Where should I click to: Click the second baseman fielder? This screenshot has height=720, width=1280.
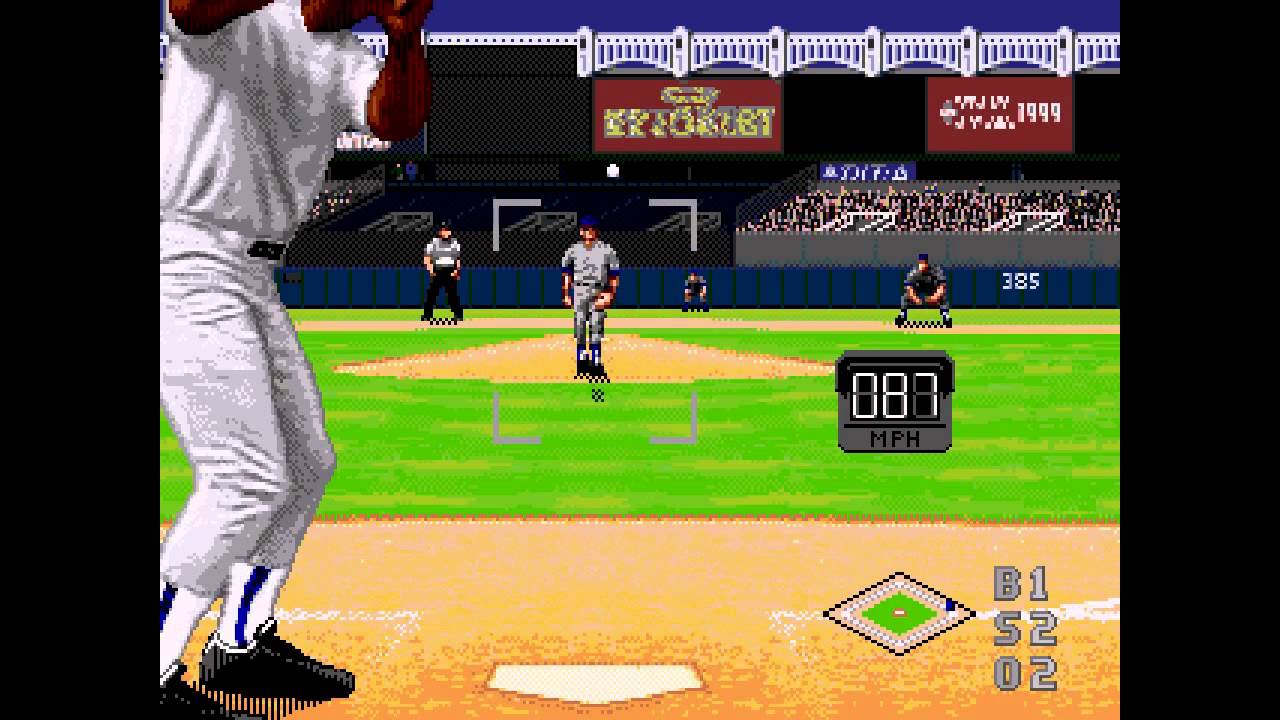(x=921, y=290)
